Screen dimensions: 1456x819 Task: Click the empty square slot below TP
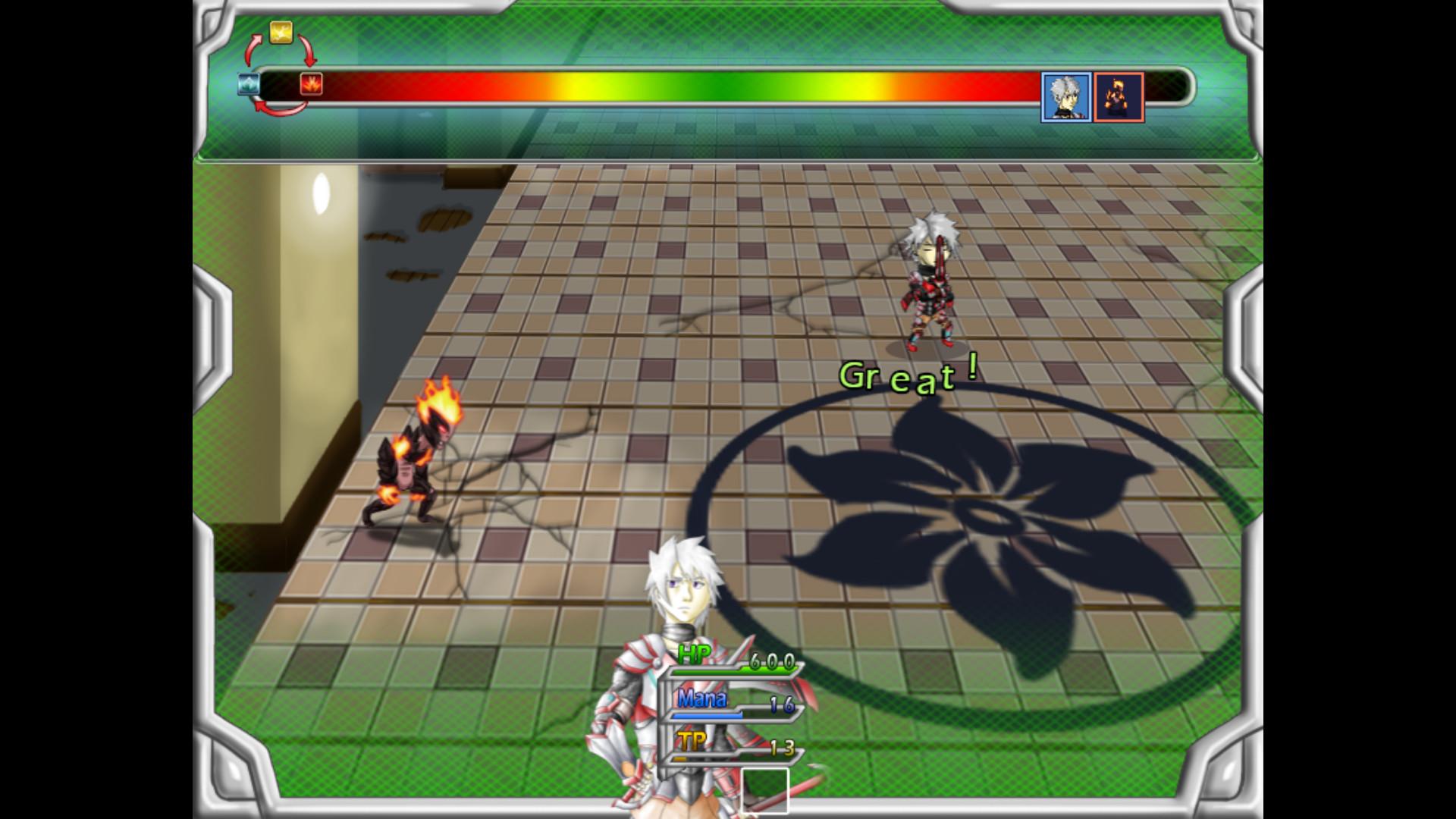point(764,789)
